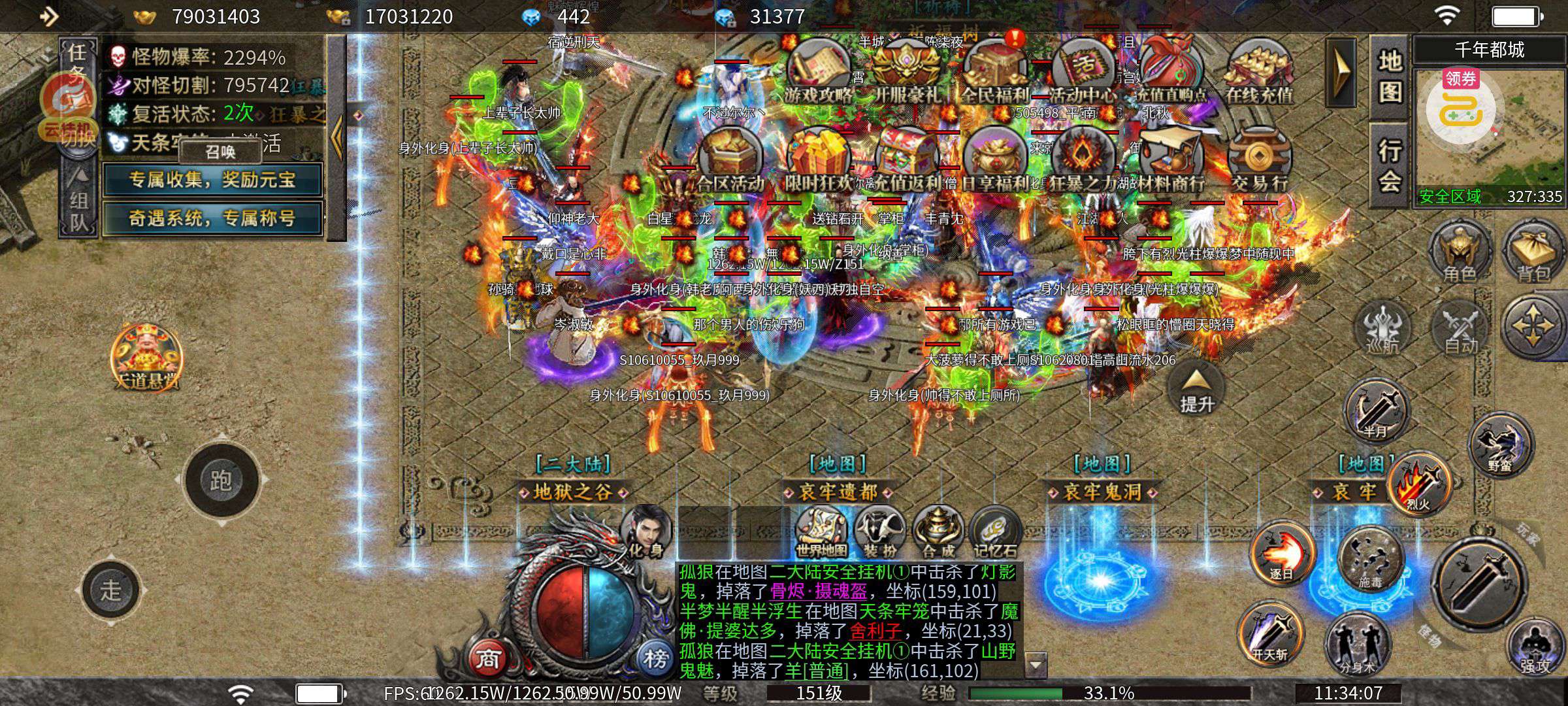Open the 材料商行 material shop
Image resolution: width=1568 pixels, height=706 pixels.
click(x=1171, y=160)
